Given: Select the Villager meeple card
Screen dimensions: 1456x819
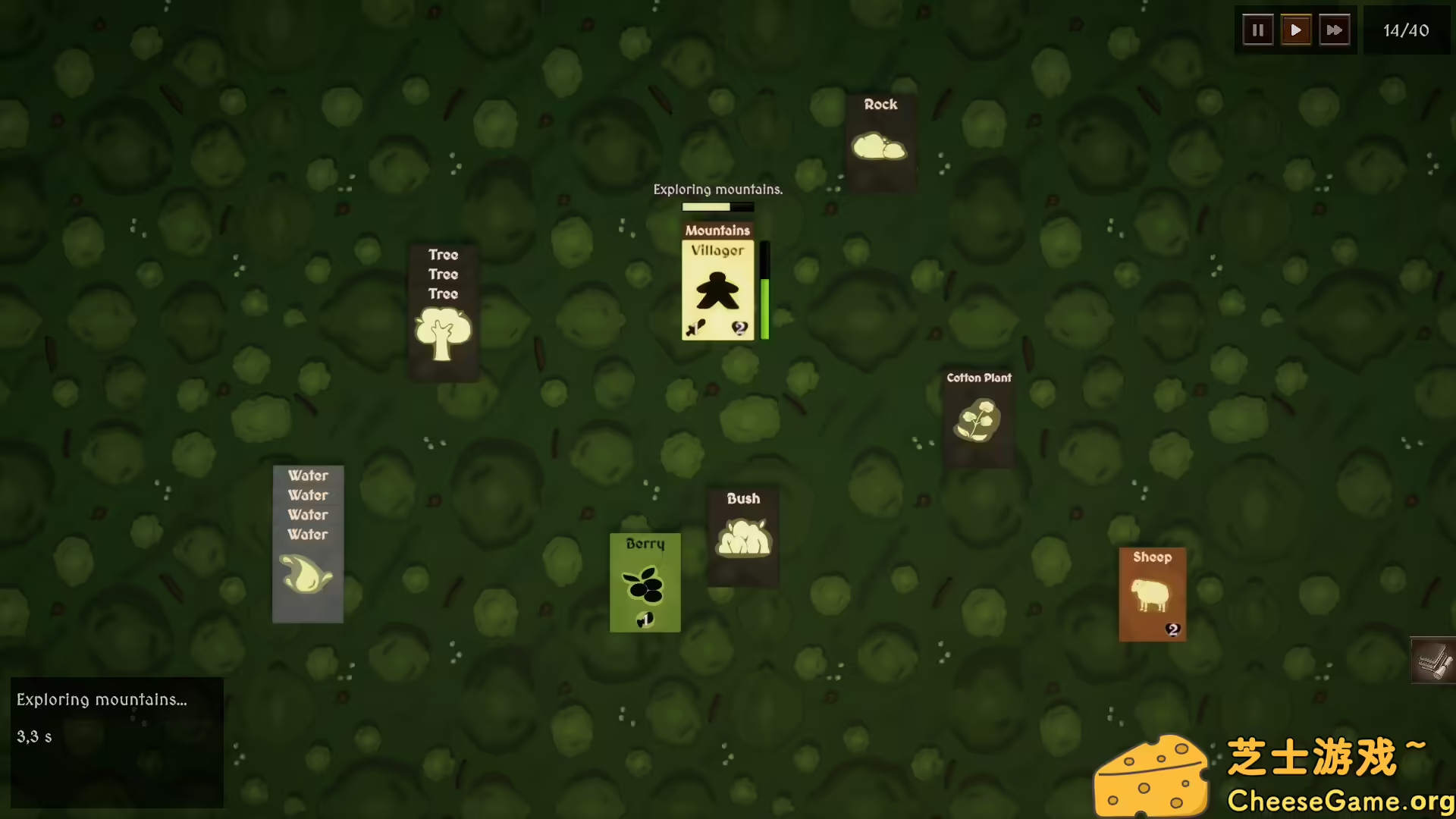Looking at the screenshot, I should pyautogui.click(x=717, y=292).
